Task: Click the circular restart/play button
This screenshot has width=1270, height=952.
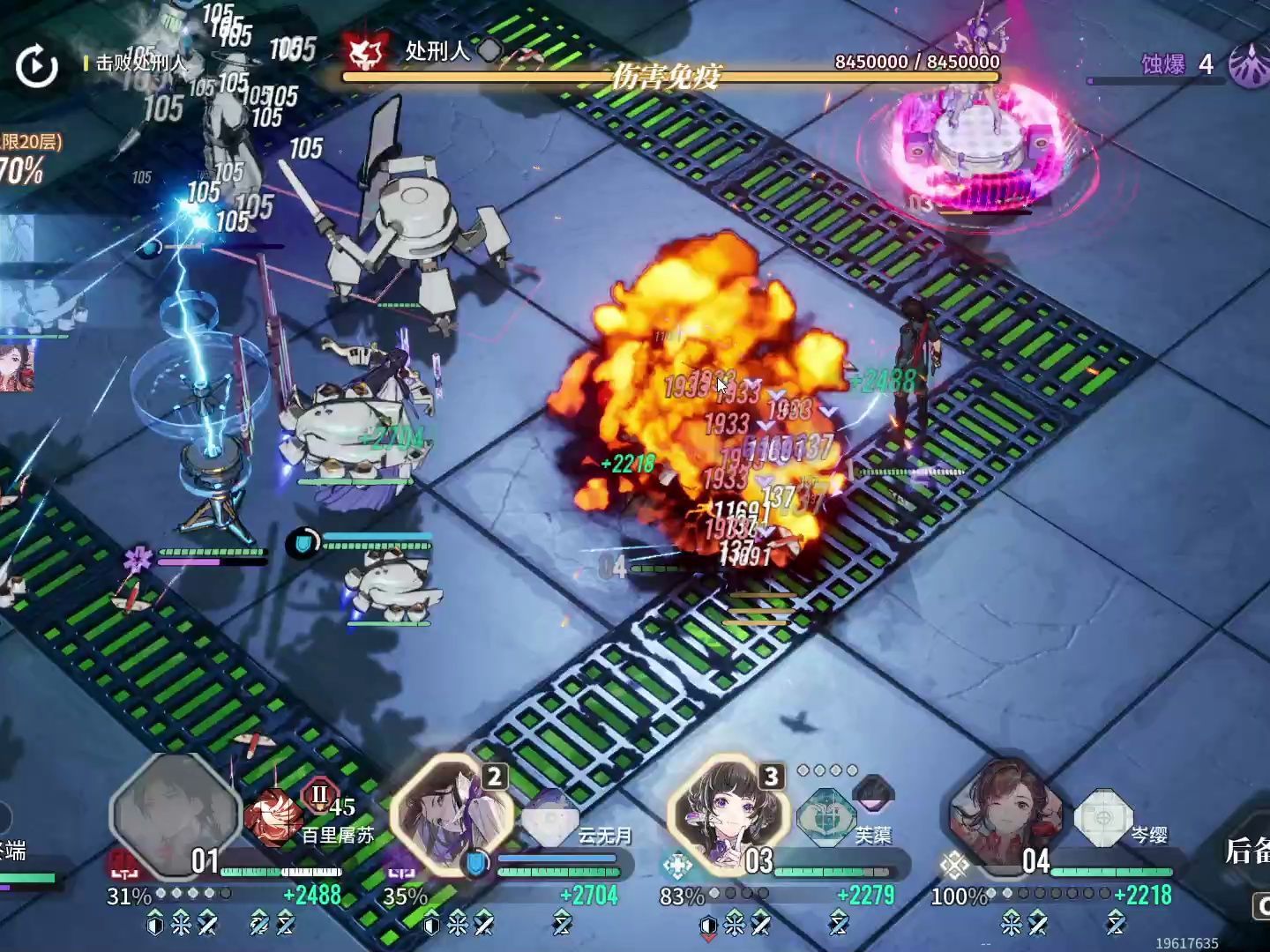Action: coord(37,67)
